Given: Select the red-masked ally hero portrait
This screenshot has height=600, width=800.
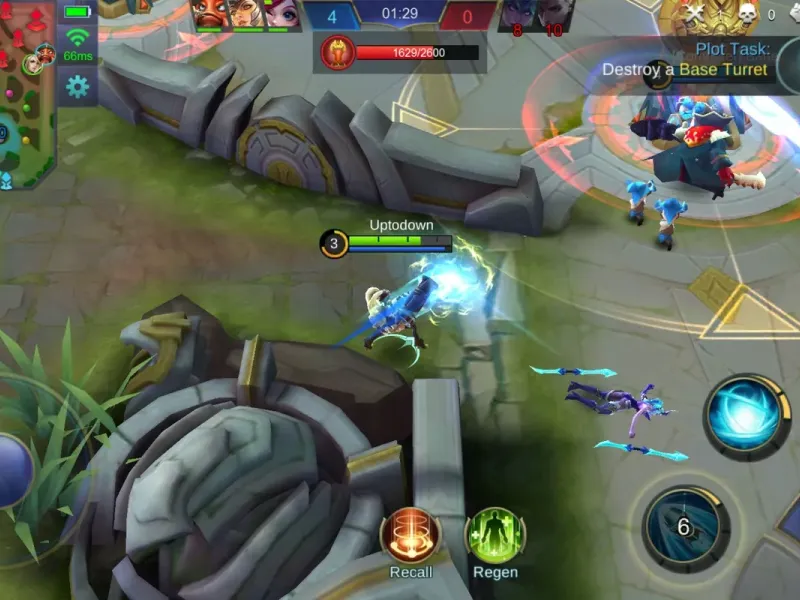Looking at the screenshot, I should (x=211, y=14).
